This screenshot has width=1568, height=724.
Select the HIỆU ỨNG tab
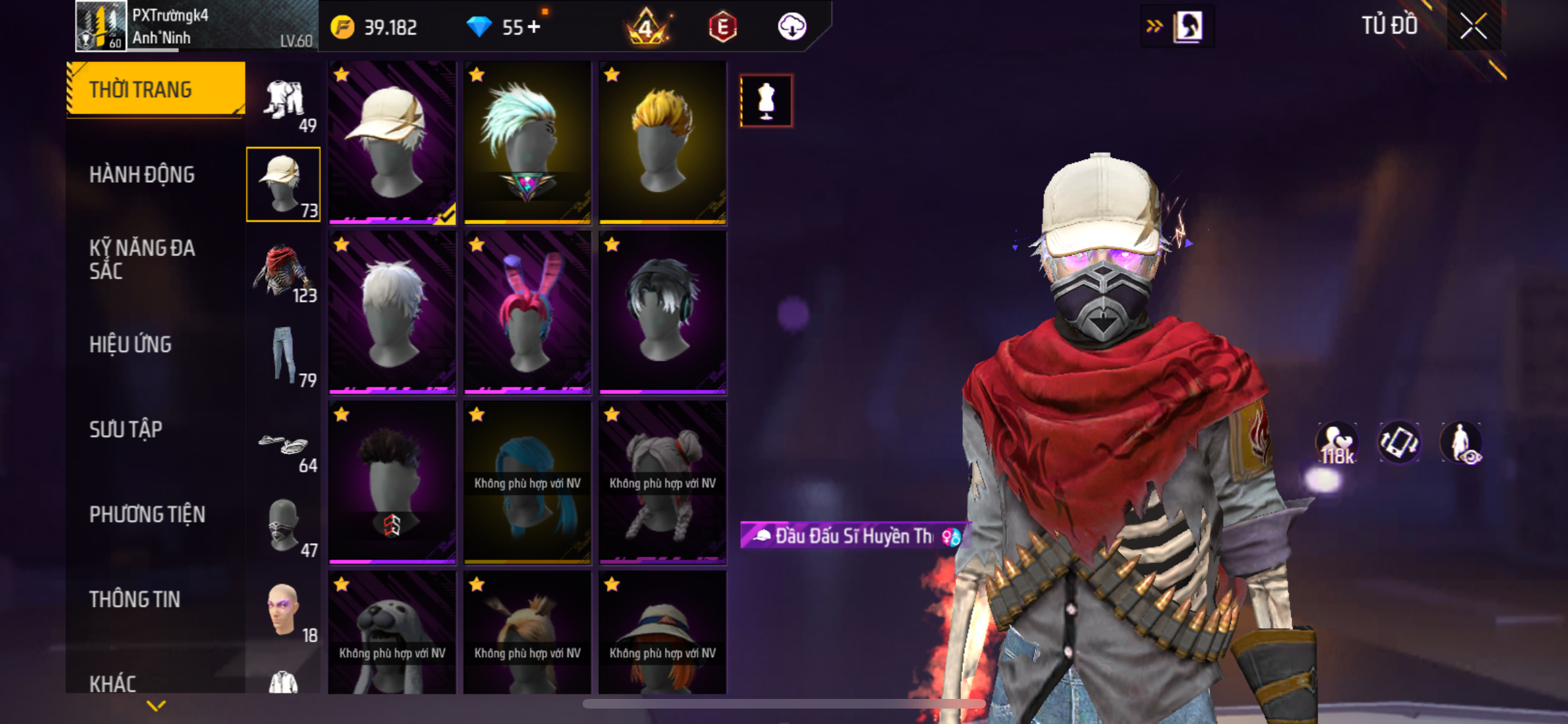click(131, 344)
